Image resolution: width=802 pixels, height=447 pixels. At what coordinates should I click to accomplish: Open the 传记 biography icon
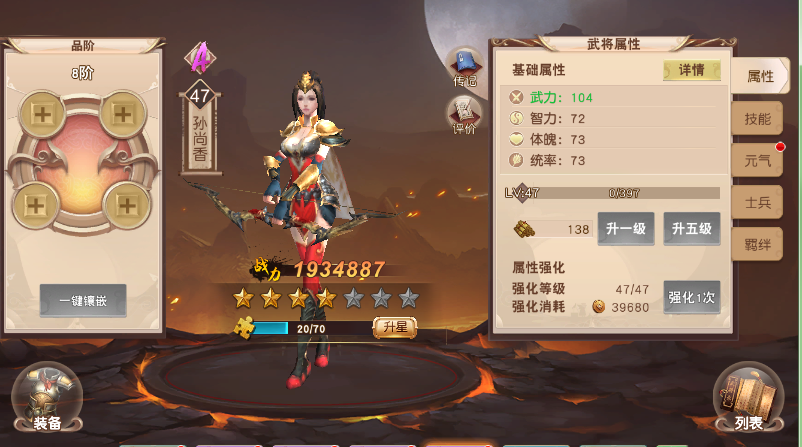point(464,67)
